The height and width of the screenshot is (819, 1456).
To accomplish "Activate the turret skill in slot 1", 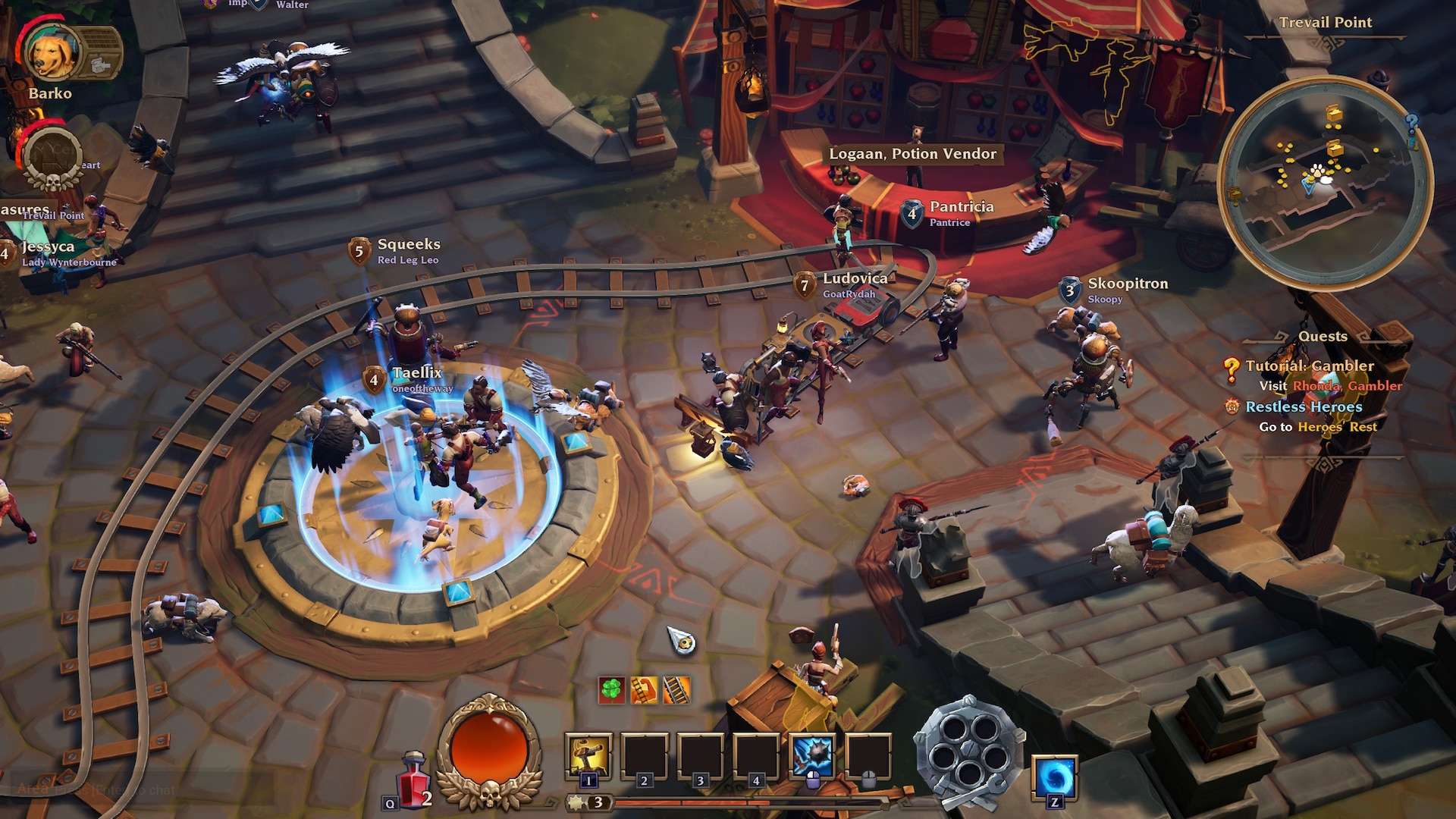I will 588,756.
